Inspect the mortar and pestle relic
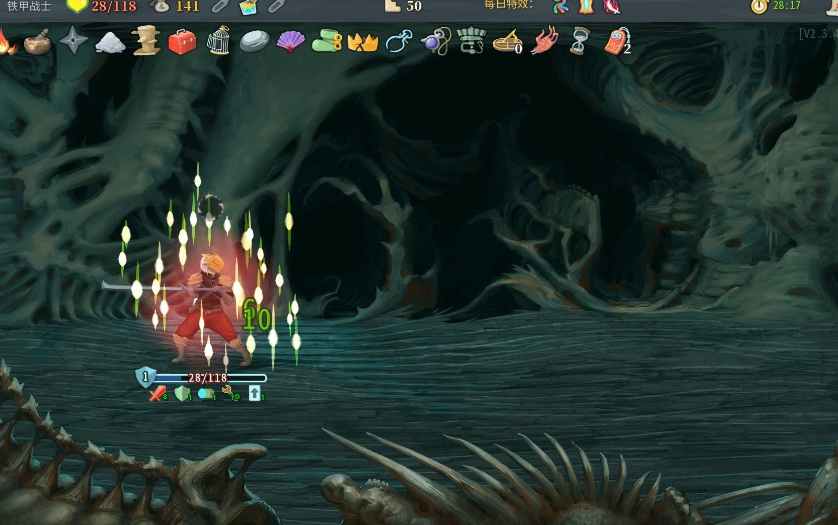 pyautogui.click(x=38, y=42)
